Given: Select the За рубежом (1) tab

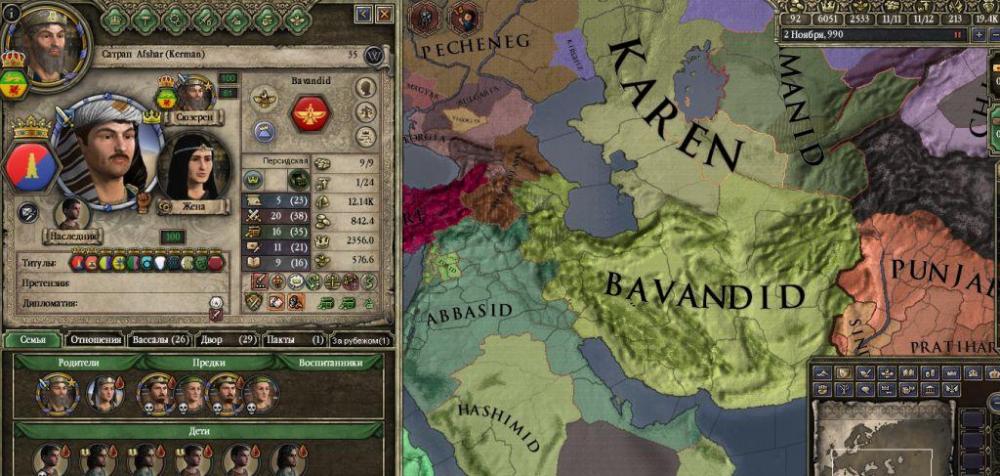Looking at the screenshot, I should tap(362, 340).
